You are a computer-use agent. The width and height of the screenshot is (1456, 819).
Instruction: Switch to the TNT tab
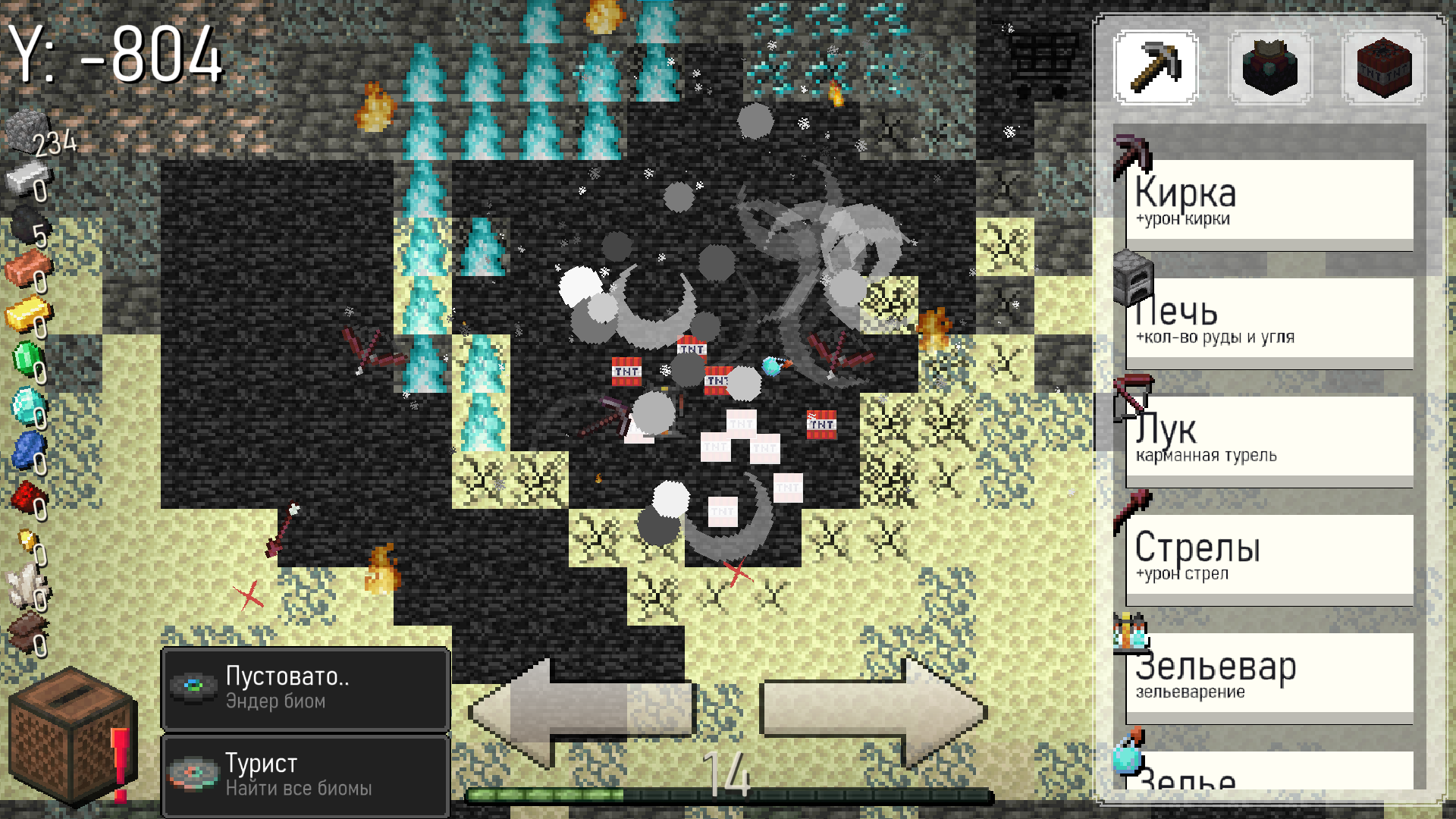1385,67
